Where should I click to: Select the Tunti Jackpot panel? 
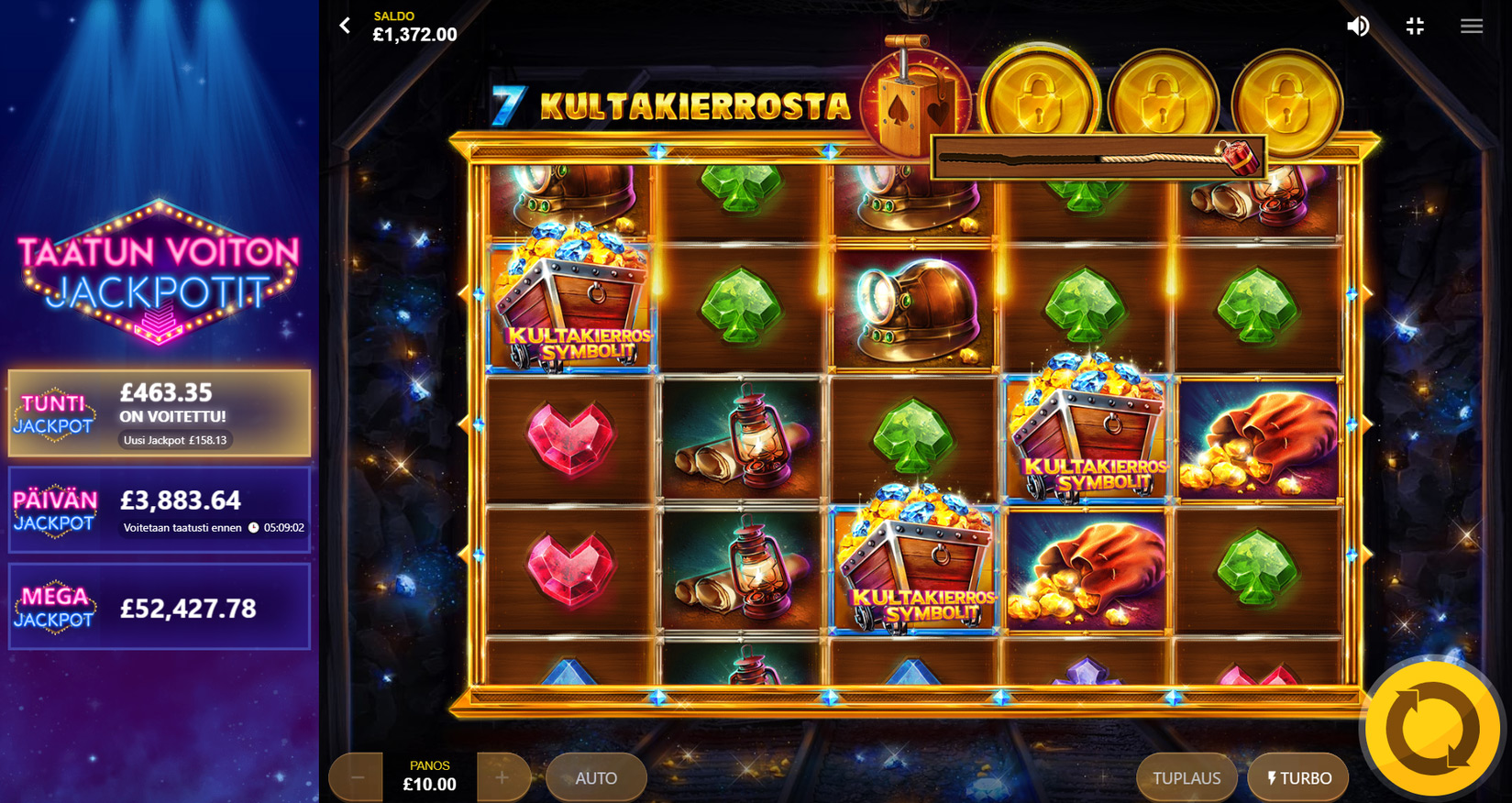pyautogui.click(x=160, y=412)
